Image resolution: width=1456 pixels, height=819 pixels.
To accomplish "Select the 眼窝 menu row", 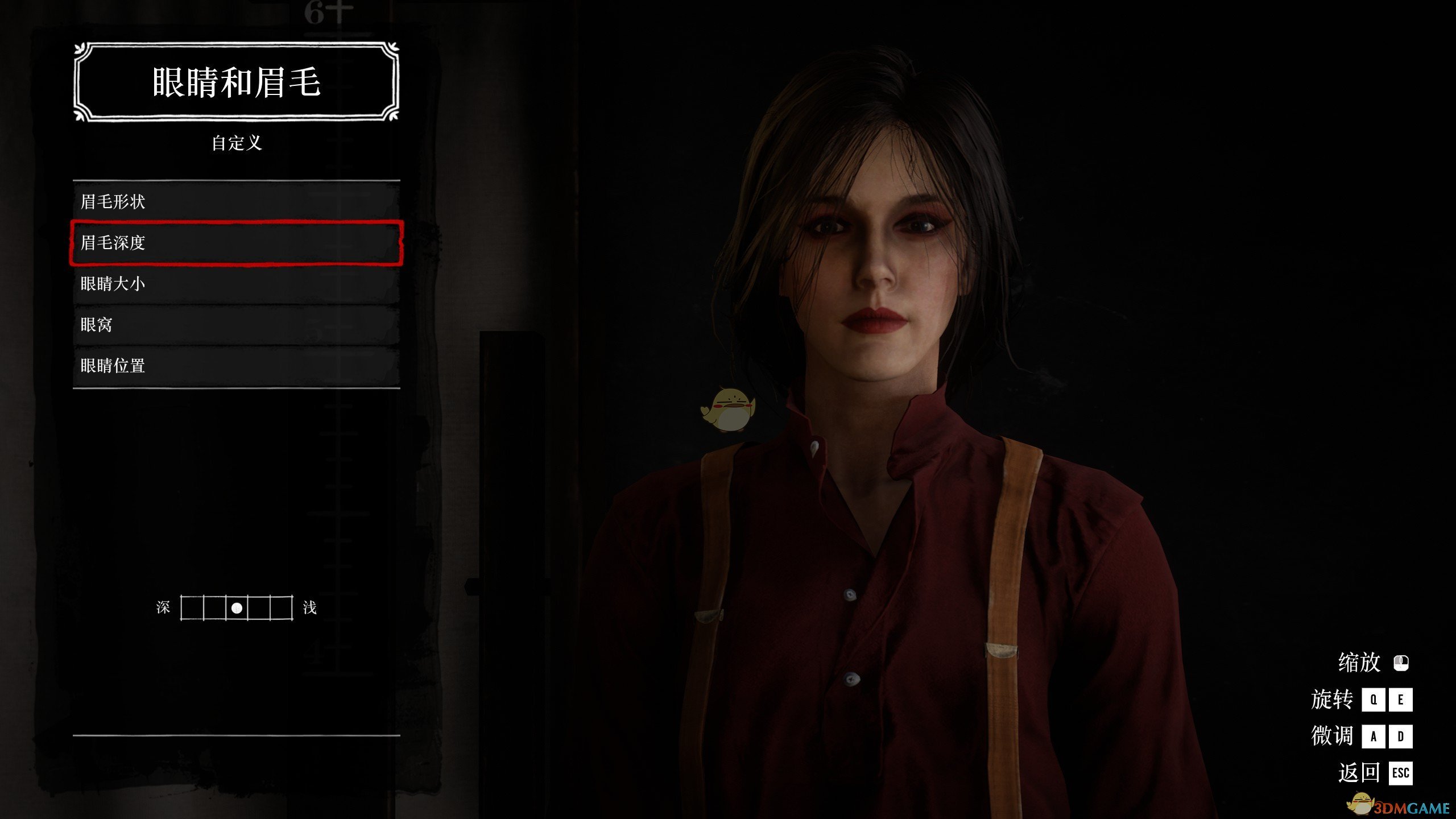I will pyautogui.click(x=236, y=325).
